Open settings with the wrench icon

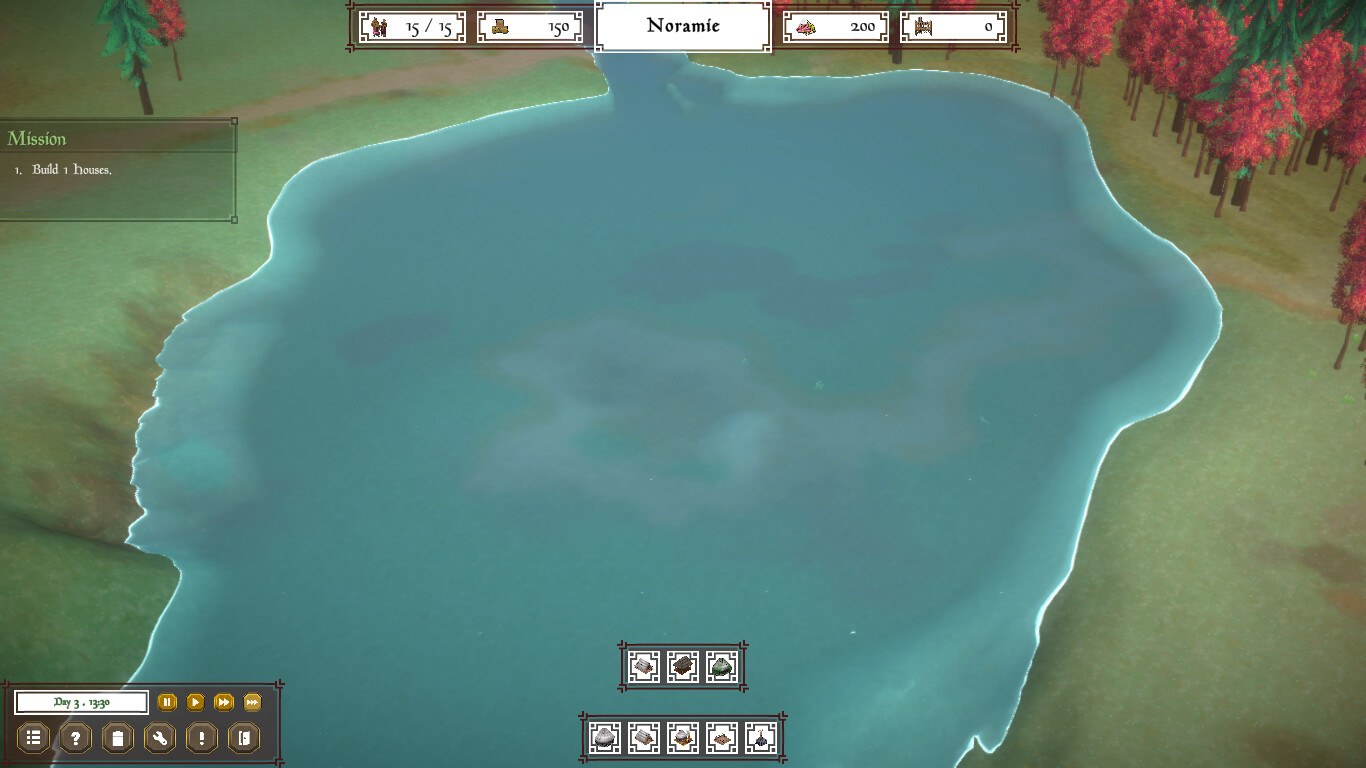159,737
